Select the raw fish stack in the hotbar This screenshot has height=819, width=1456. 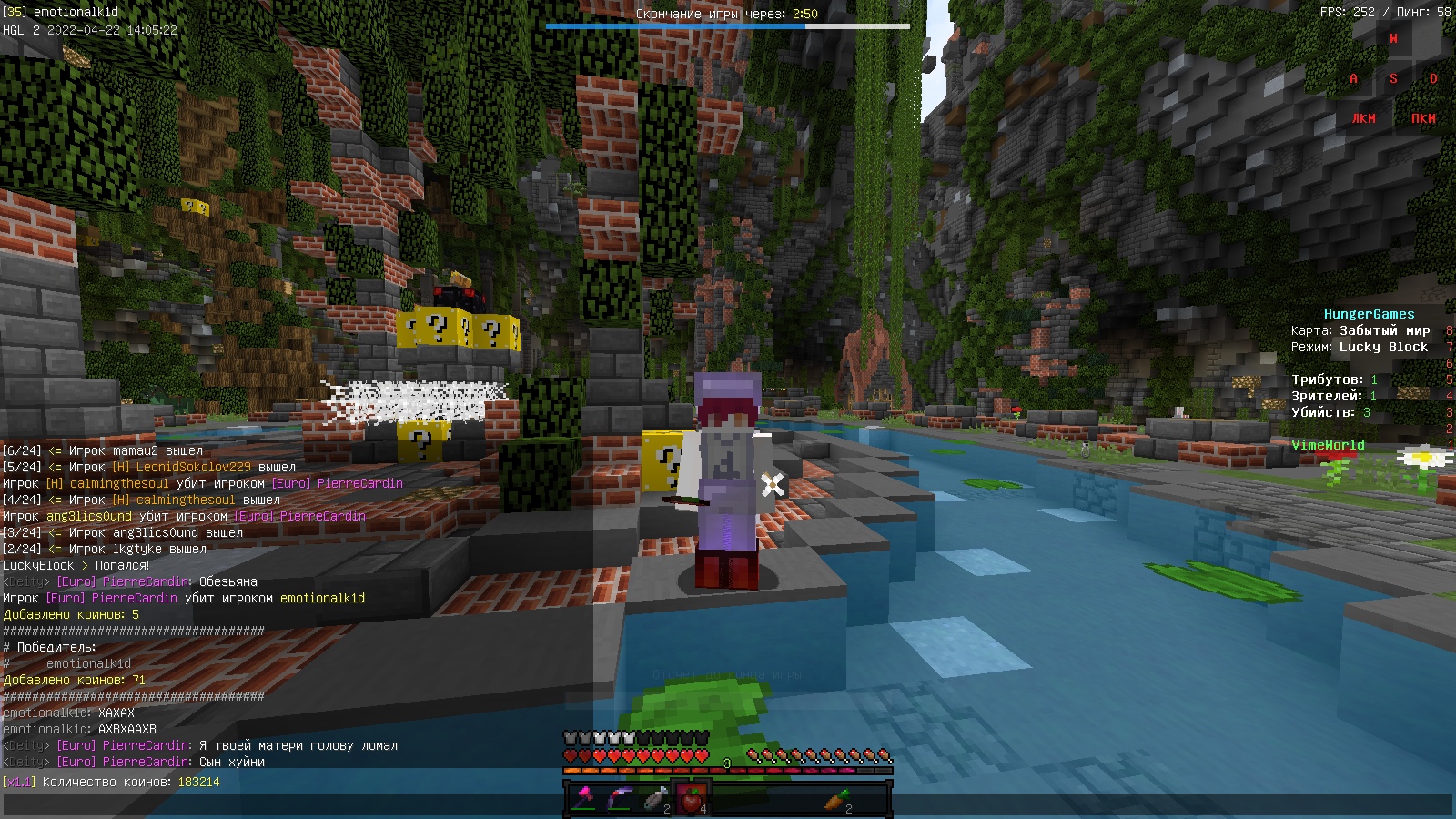(654, 797)
